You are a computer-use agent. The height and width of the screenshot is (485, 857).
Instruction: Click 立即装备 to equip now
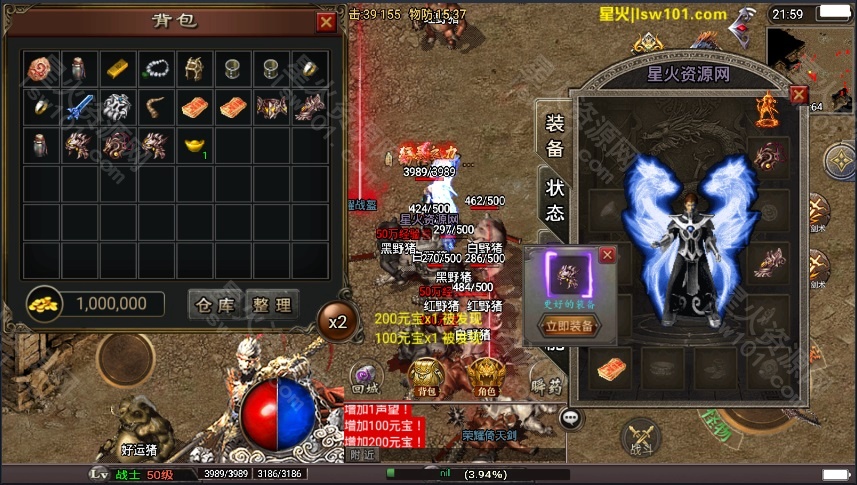[x=568, y=325]
